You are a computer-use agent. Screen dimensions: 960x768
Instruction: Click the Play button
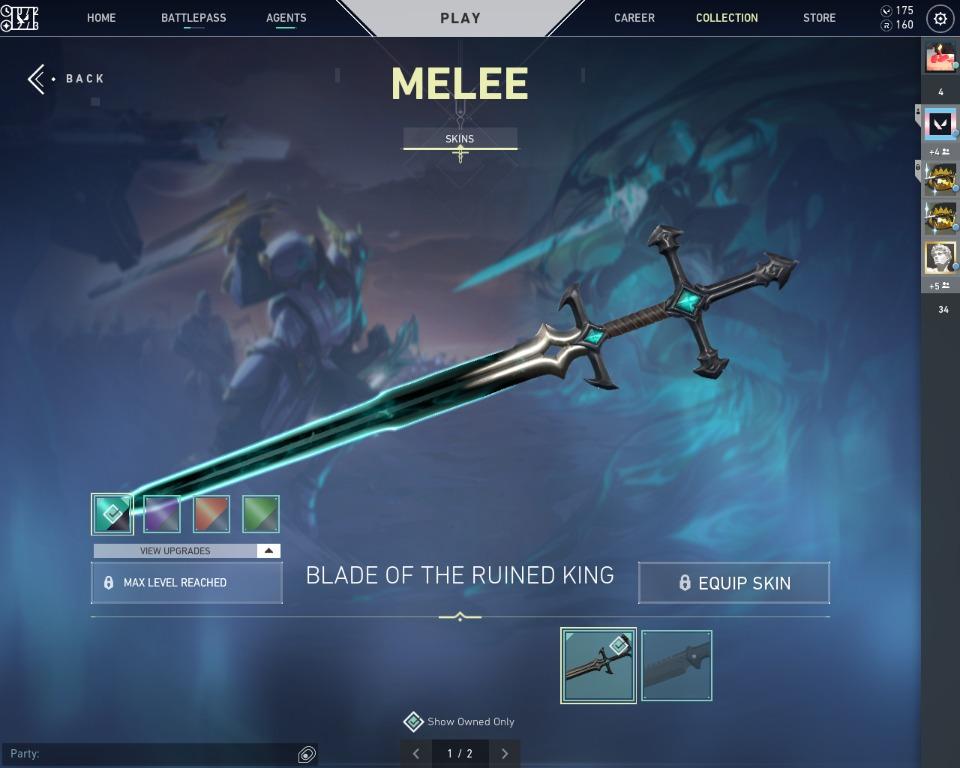coord(460,18)
